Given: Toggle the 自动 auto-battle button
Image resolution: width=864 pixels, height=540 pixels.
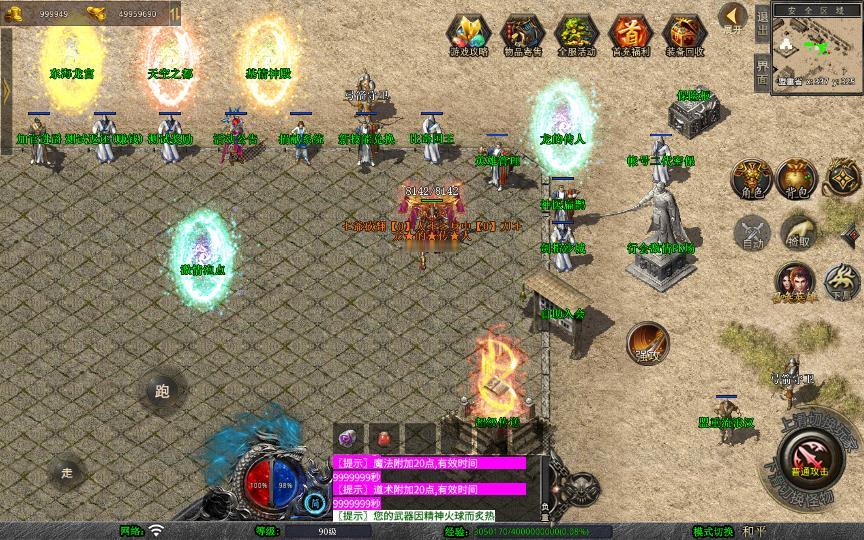Looking at the screenshot, I should tap(750, 232).
